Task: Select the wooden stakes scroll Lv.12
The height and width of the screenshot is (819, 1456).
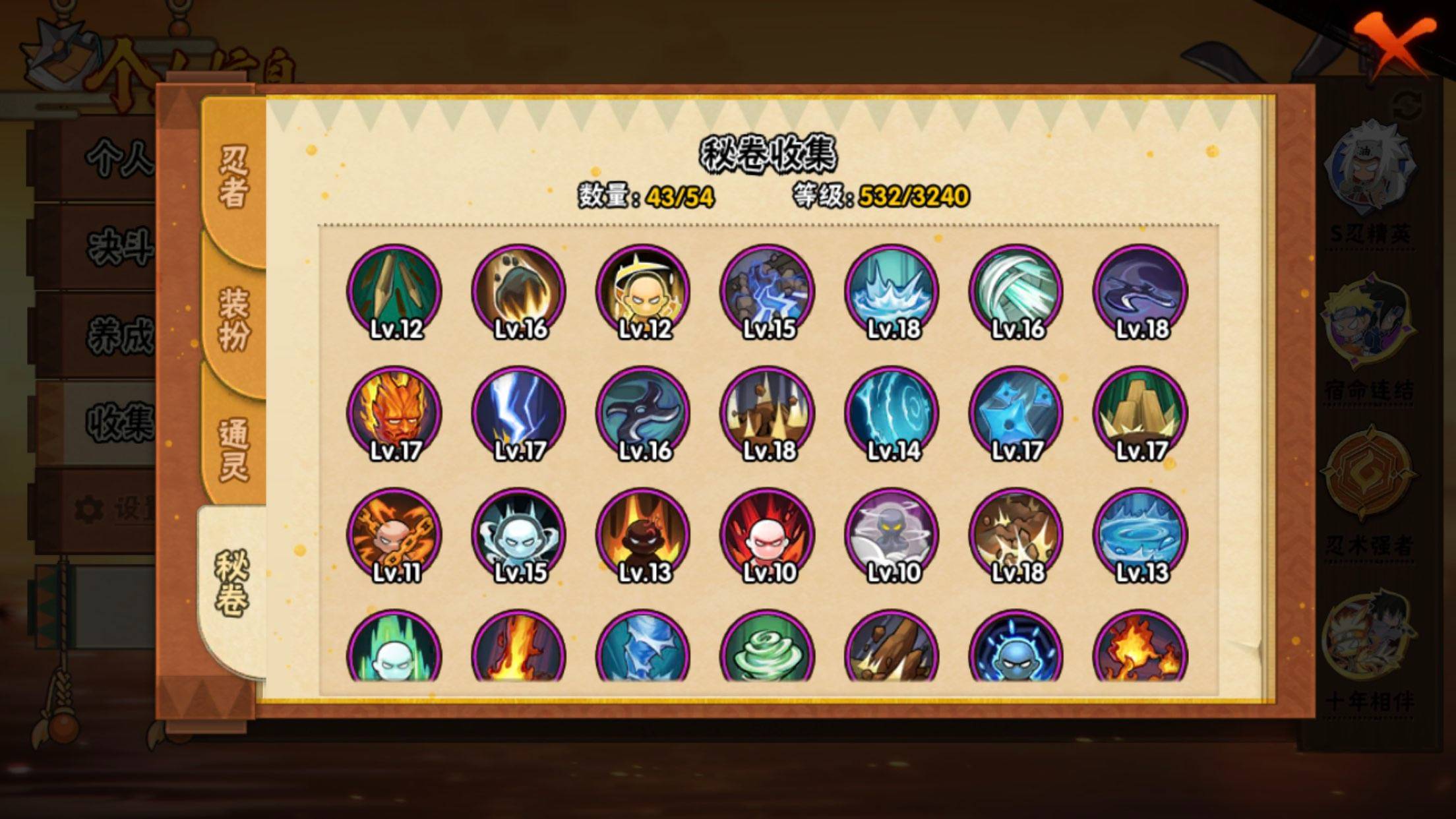Action: pos(394,291)
